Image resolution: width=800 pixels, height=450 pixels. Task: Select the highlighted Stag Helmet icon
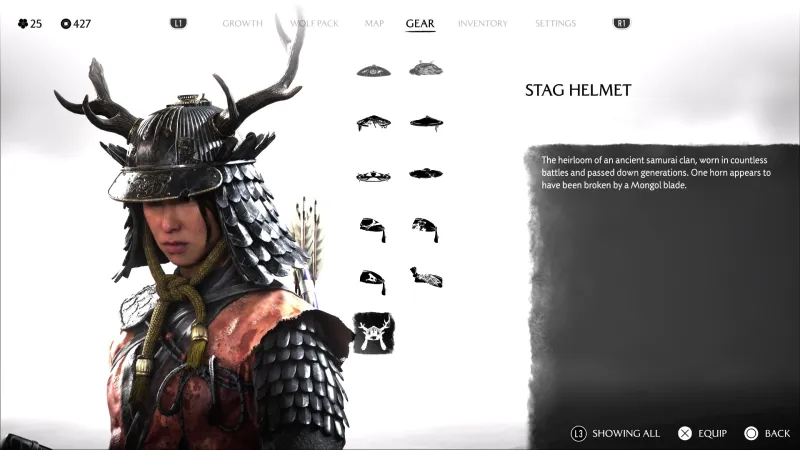pyautogui.click(x=373, y=333)
